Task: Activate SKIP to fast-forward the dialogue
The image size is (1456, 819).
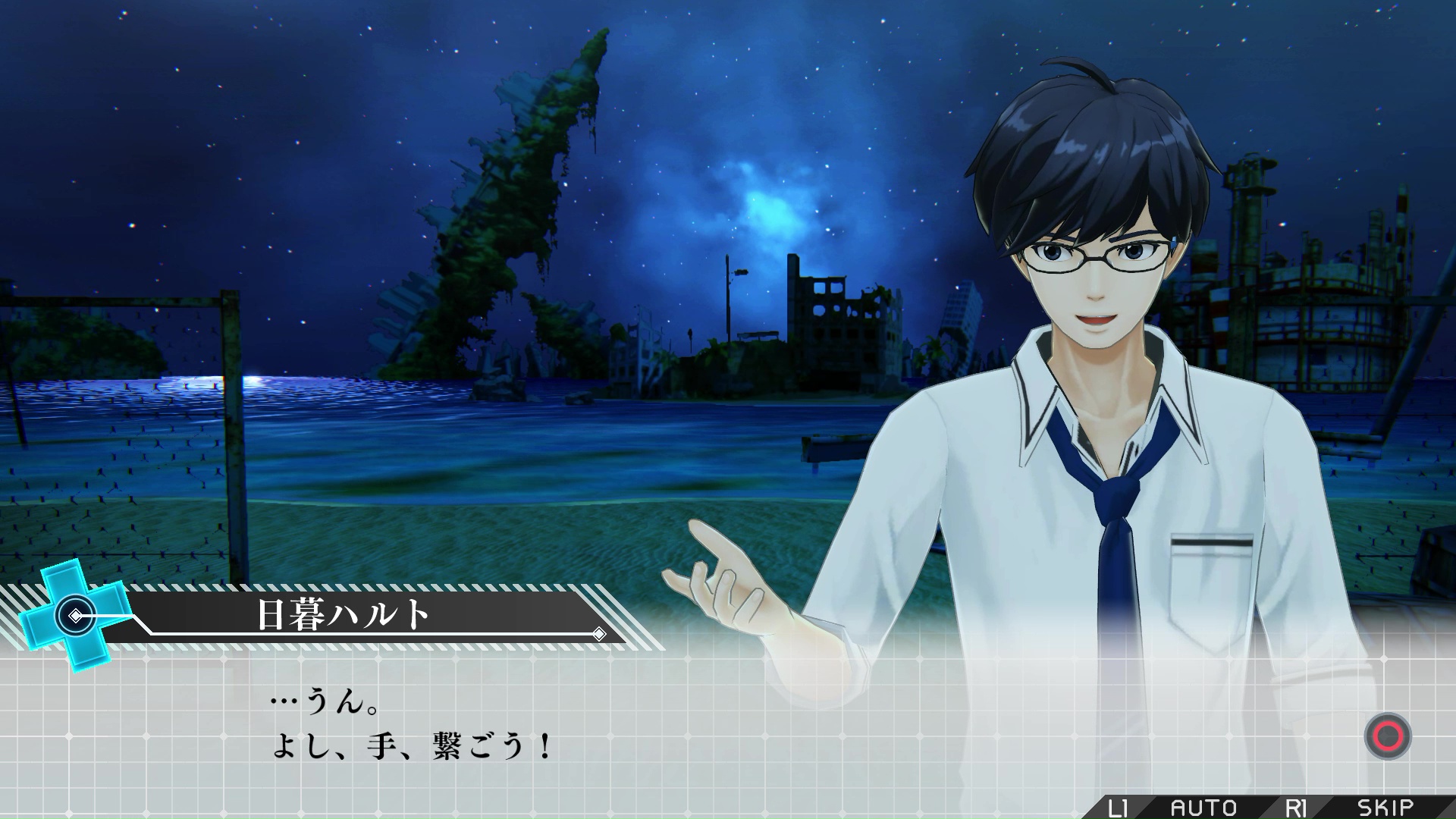Action: [x=1384, y=807]
